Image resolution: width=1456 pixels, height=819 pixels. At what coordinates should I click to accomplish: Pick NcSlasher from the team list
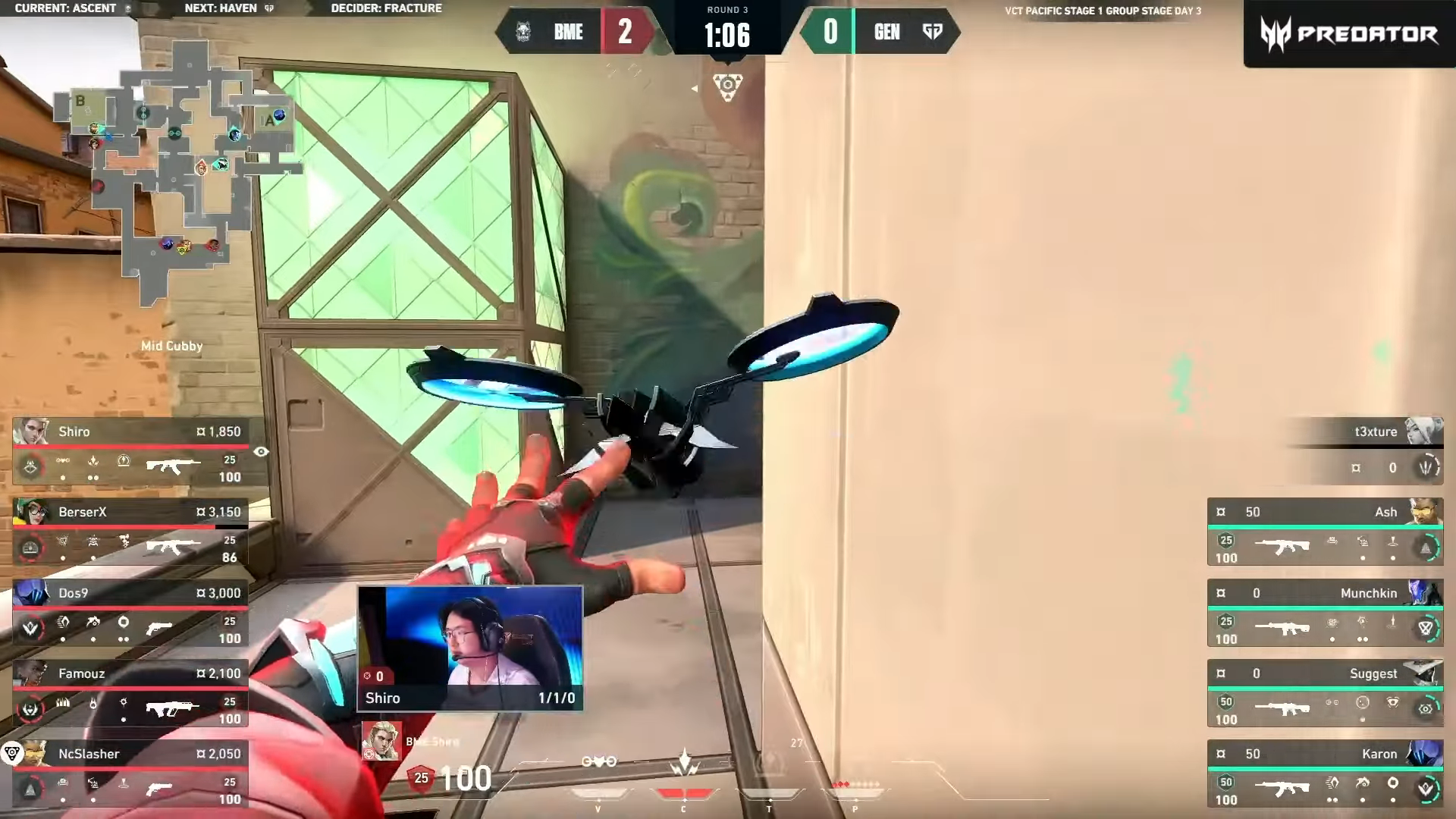tap(130, 774)
